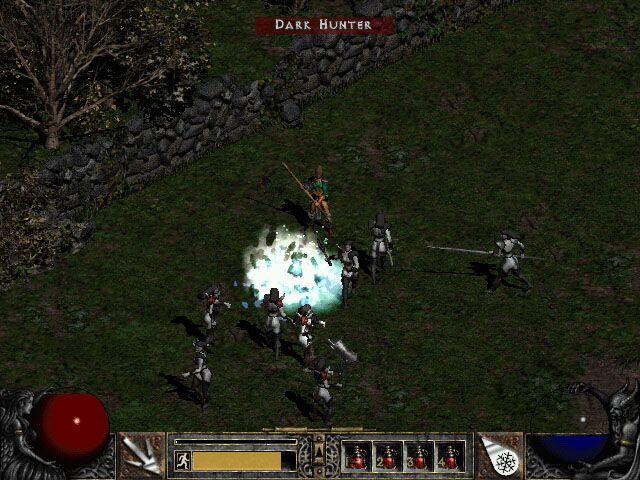
Task: Drink the healing potion in belt slot 2
Action: click(x=388, y=457)
